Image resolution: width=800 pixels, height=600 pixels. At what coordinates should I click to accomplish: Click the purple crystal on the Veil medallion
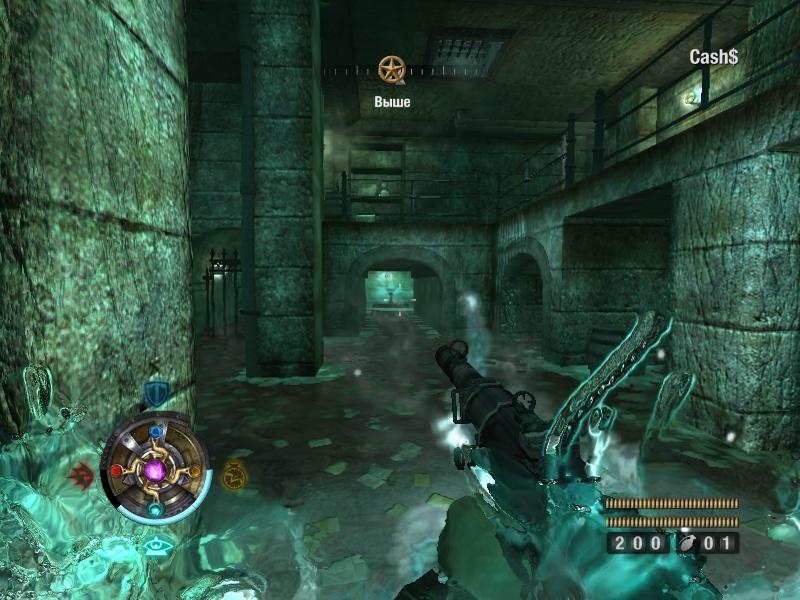156,470
